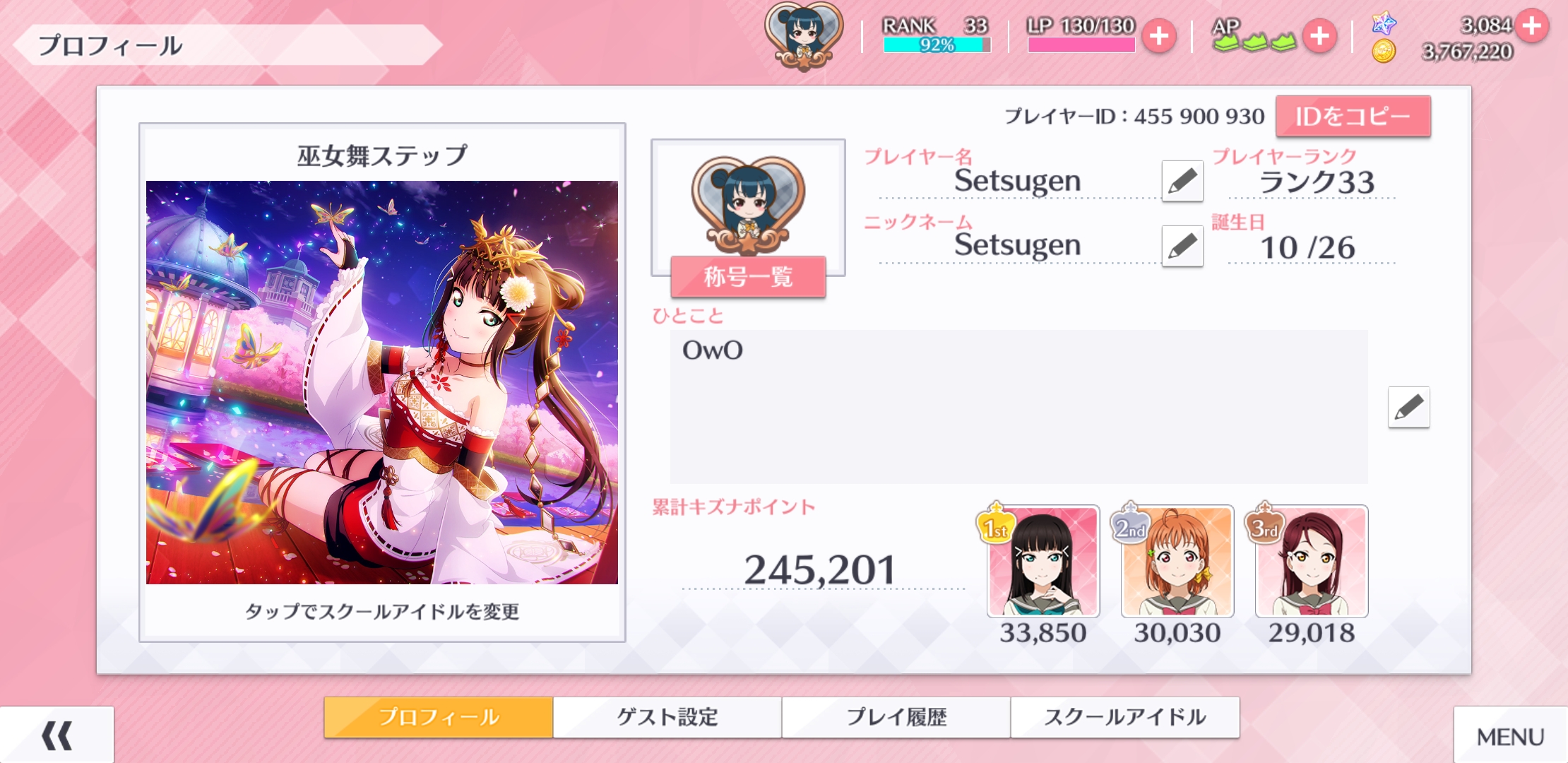This screenshot has height=763, width=1568.
Task: Copy the player ID with IDをコピー
Action: (x=1353, y=117)
